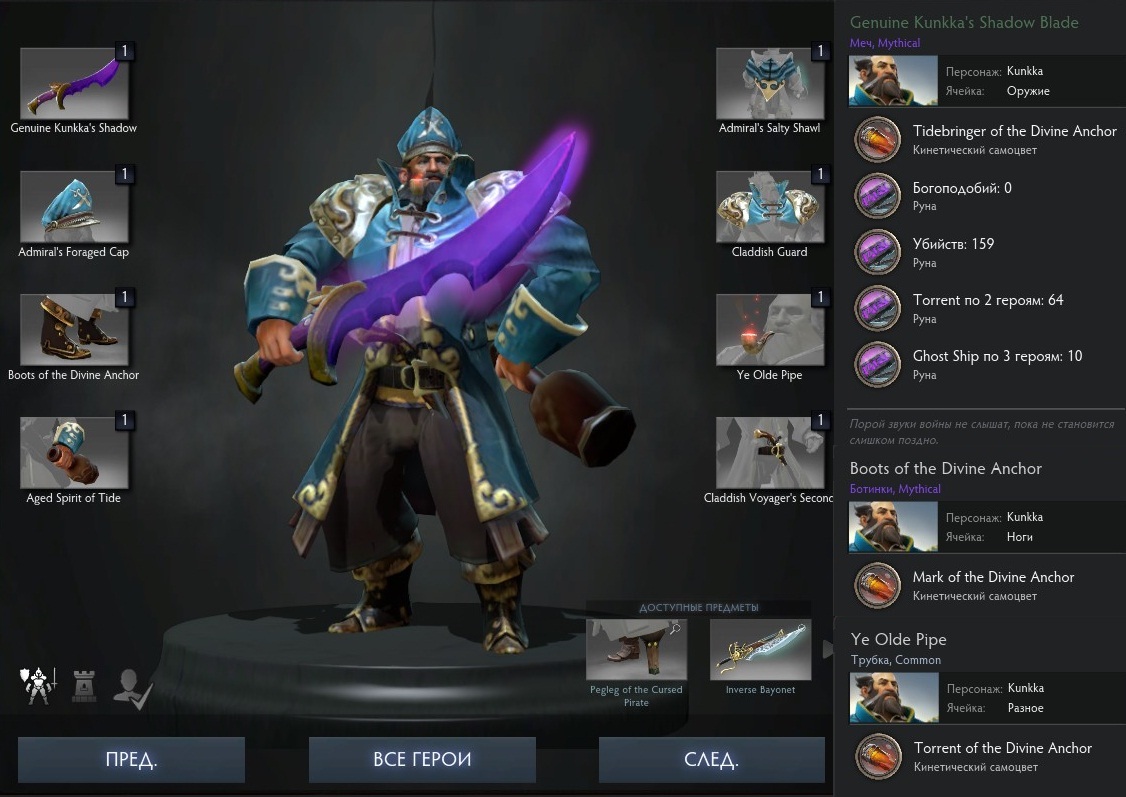Click the Torrent of the Divine Anchor gem

point(877,757)
